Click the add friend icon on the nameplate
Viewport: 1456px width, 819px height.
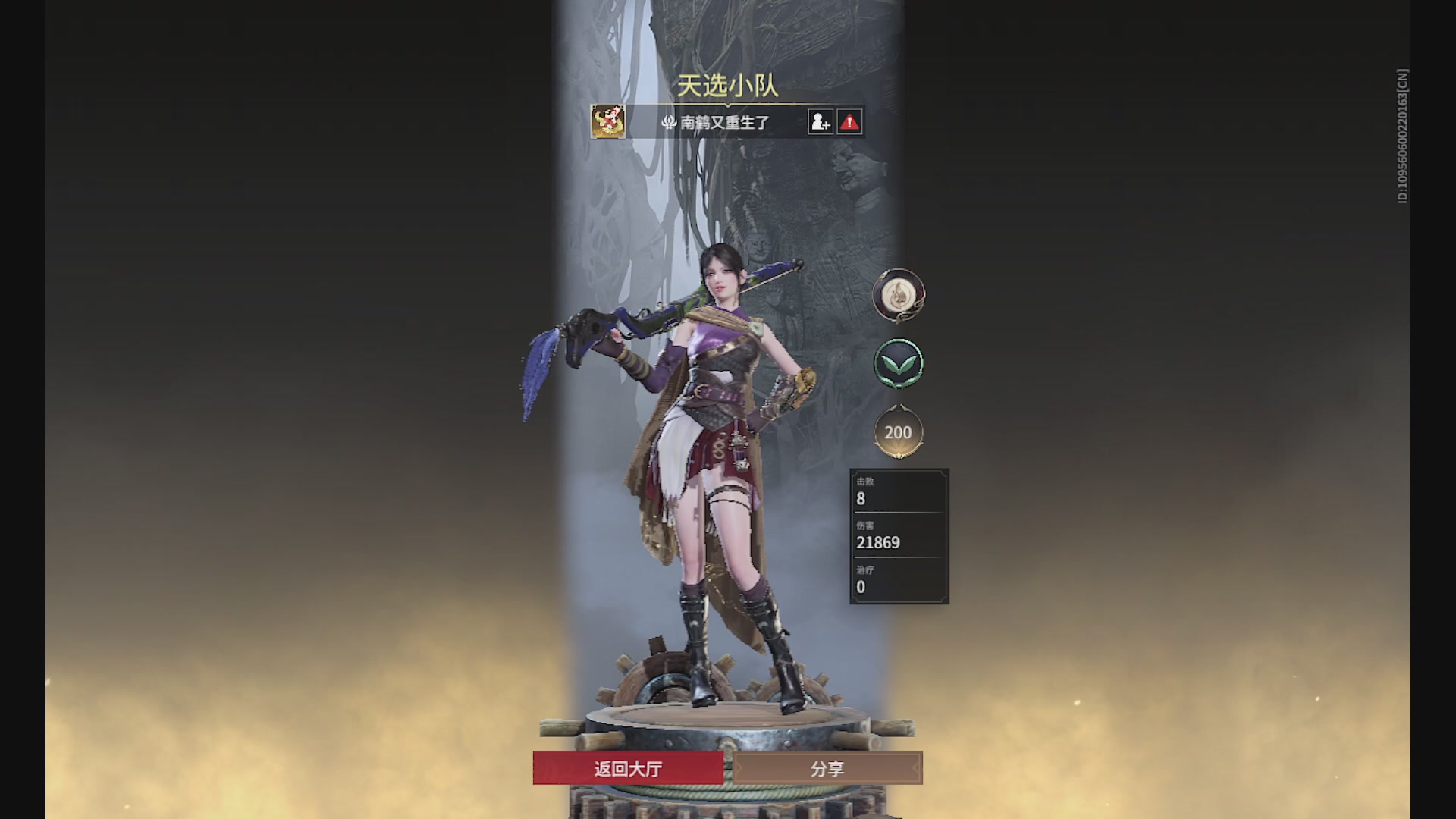click(x=821, y=121)
